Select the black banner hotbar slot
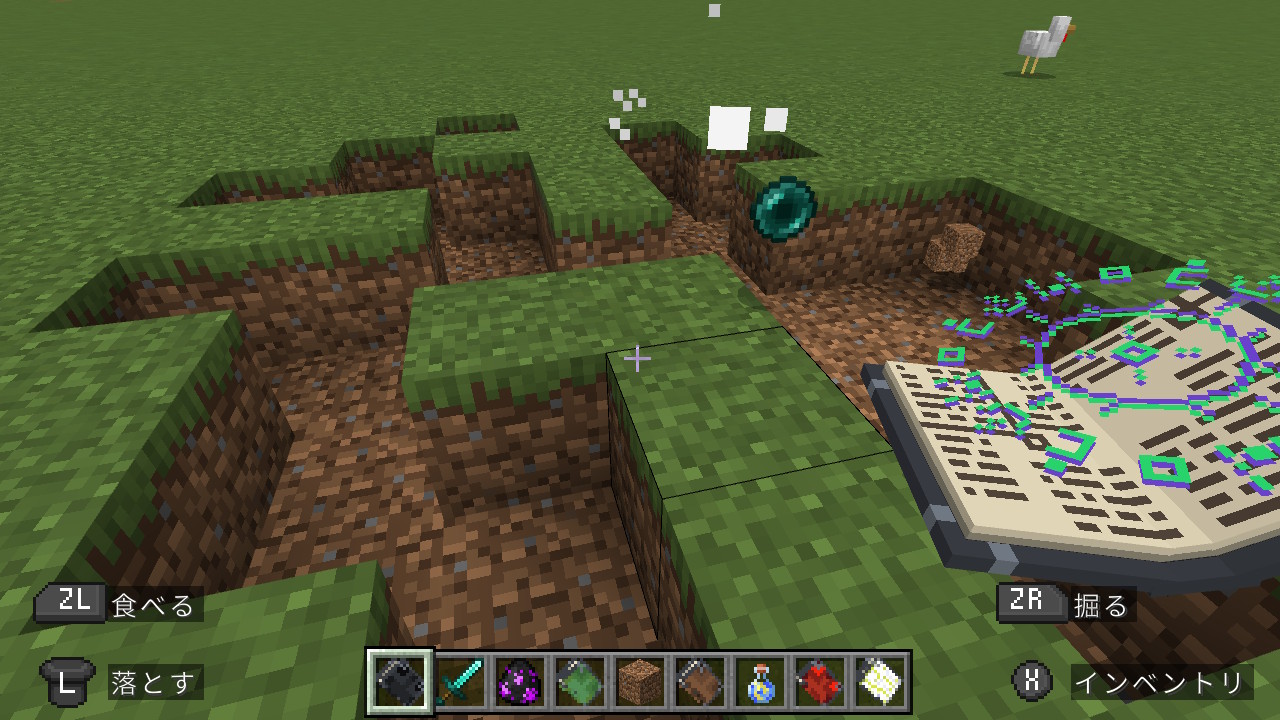 (x=400, y=682)
